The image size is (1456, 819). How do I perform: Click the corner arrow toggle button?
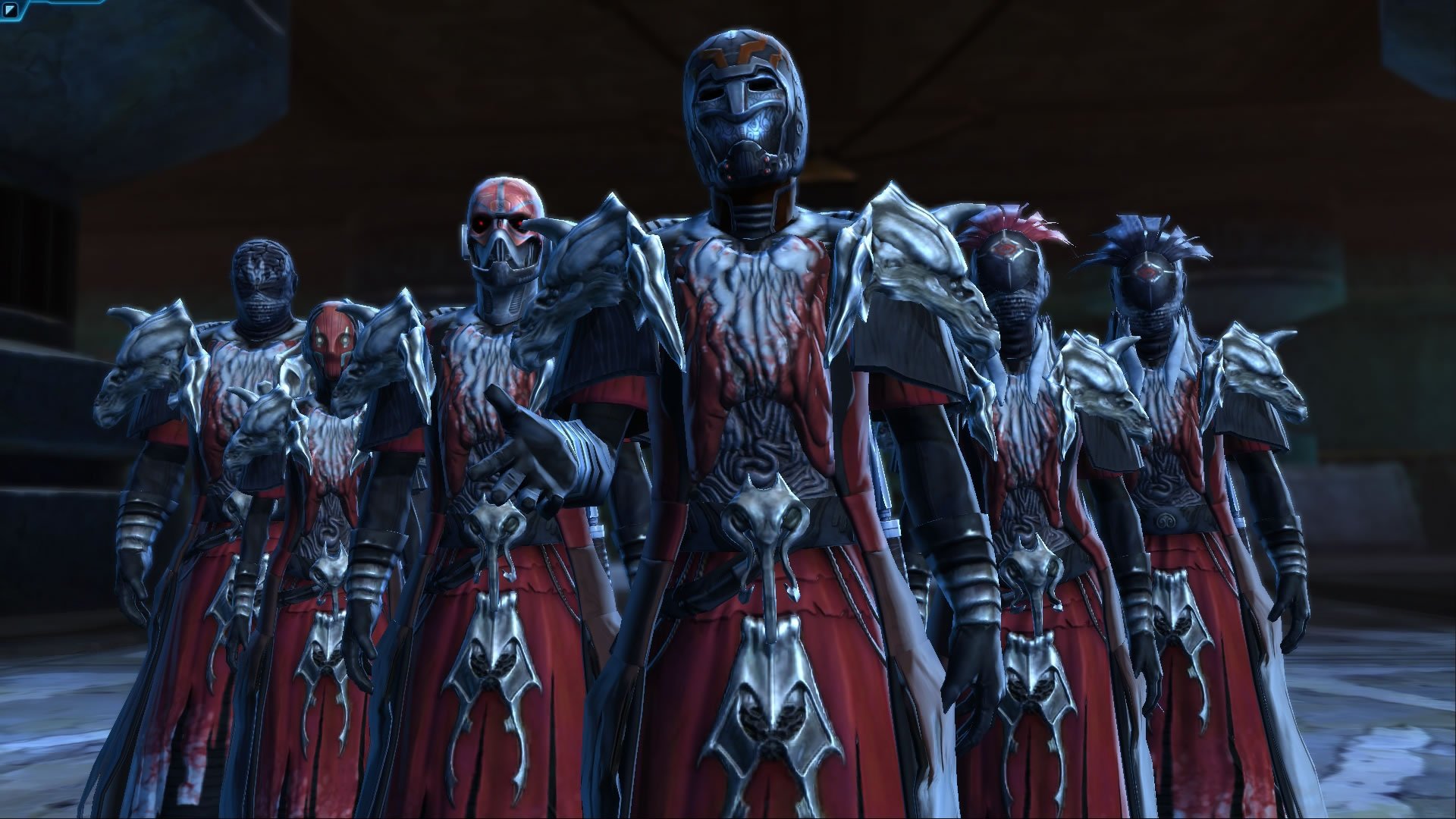tap(10, 10)
